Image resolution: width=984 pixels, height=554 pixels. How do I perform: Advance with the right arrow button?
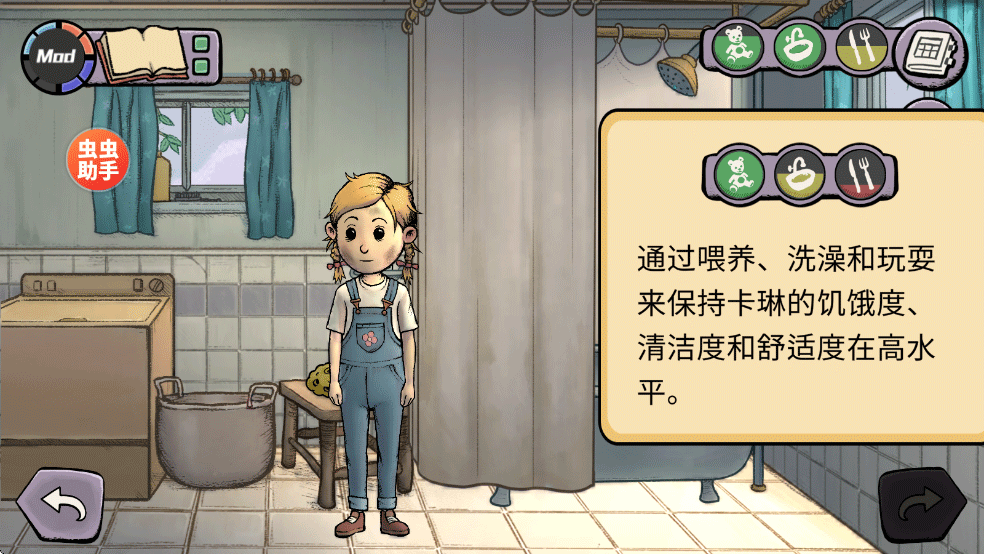pos(920,507)
